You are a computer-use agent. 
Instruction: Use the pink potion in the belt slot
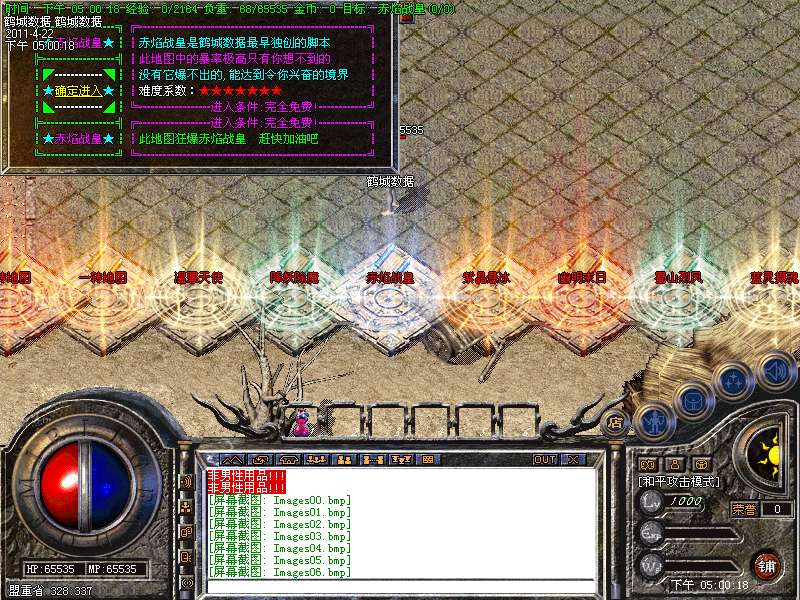click(x=299, y=422)
